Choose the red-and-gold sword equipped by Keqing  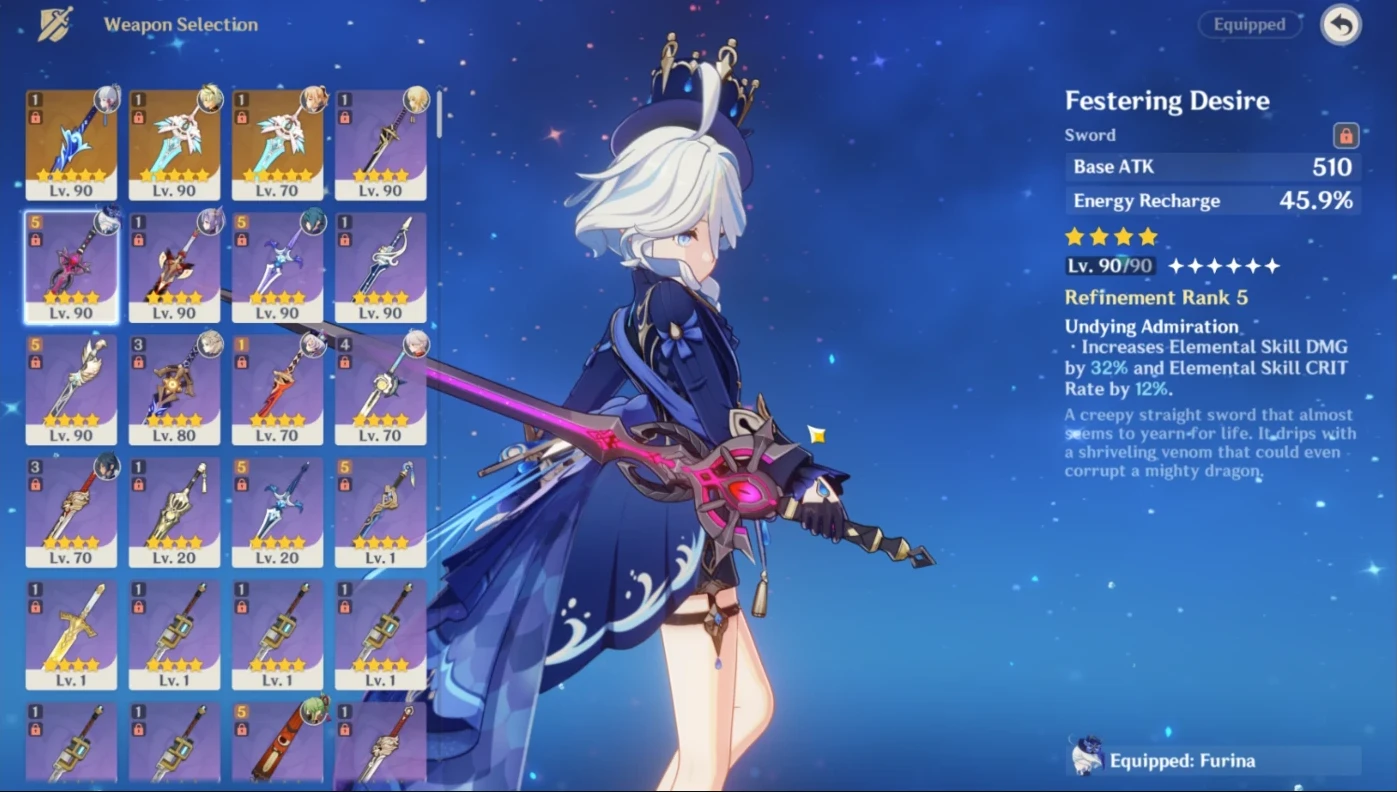(174, 267)
